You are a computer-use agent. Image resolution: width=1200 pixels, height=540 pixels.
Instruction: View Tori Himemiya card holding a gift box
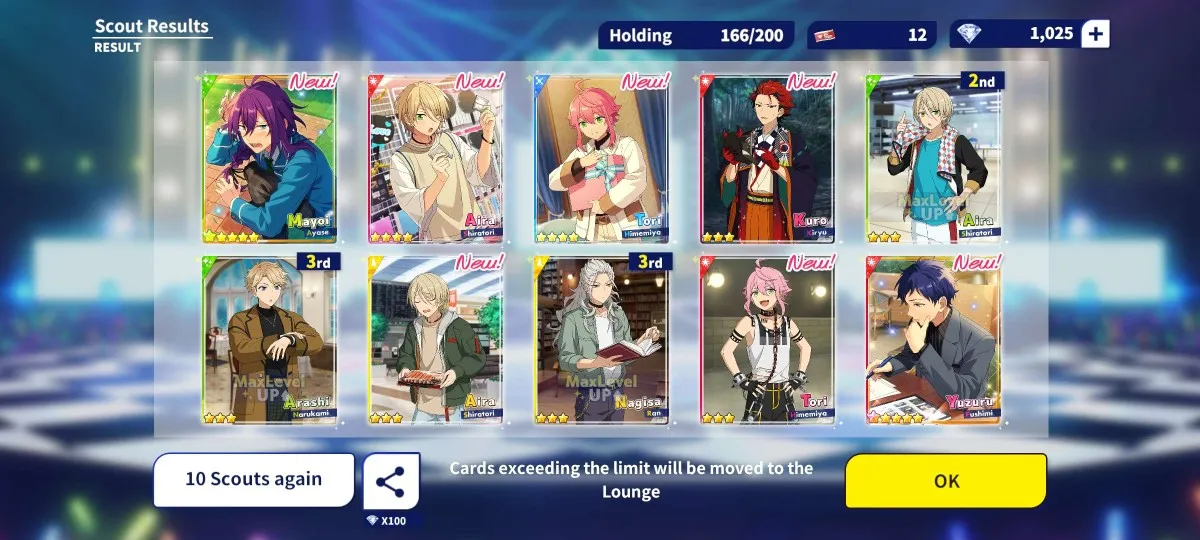[x=602, y=158]
